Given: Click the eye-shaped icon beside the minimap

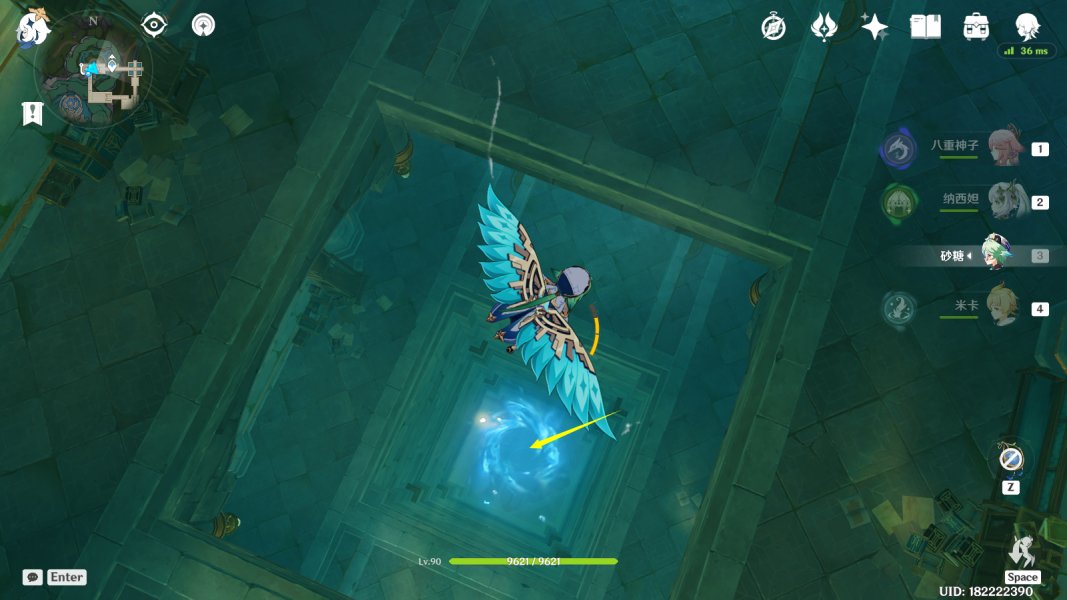Looking at the screenshot, I should (154, 25).
